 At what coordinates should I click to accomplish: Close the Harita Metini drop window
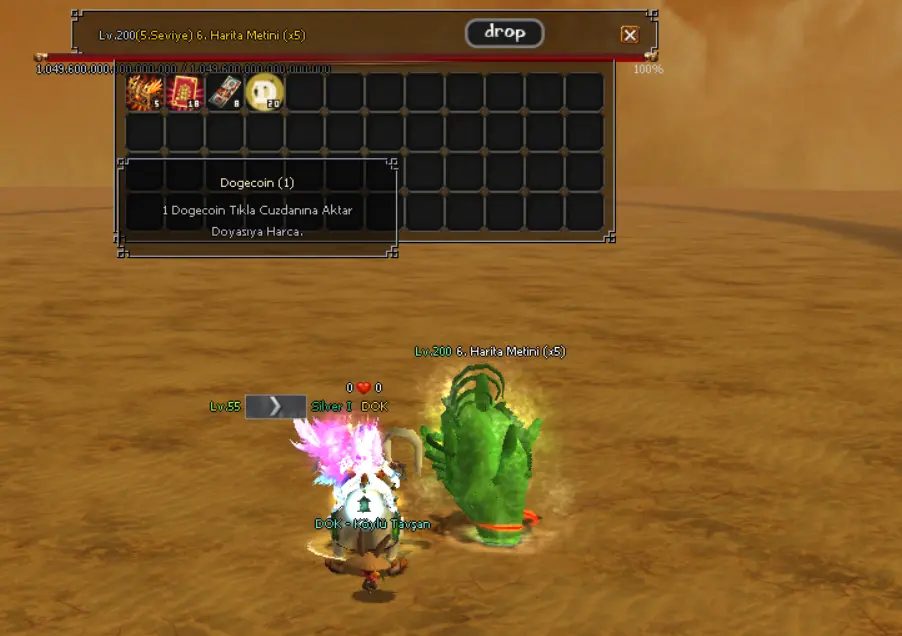tap(629, 35)
